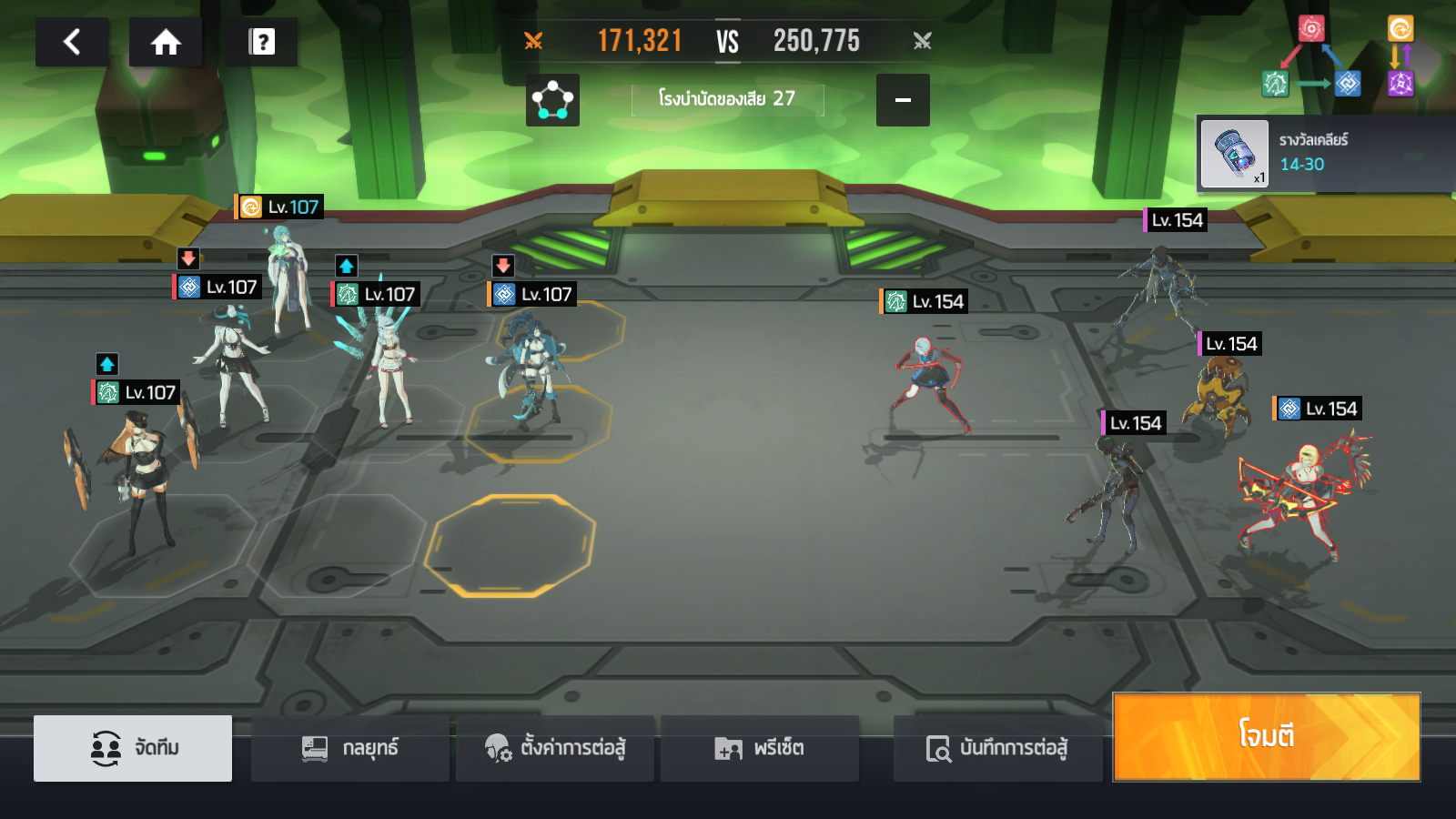View the clear reward item
The image size is (1456, 819).
coord(1234,154)
